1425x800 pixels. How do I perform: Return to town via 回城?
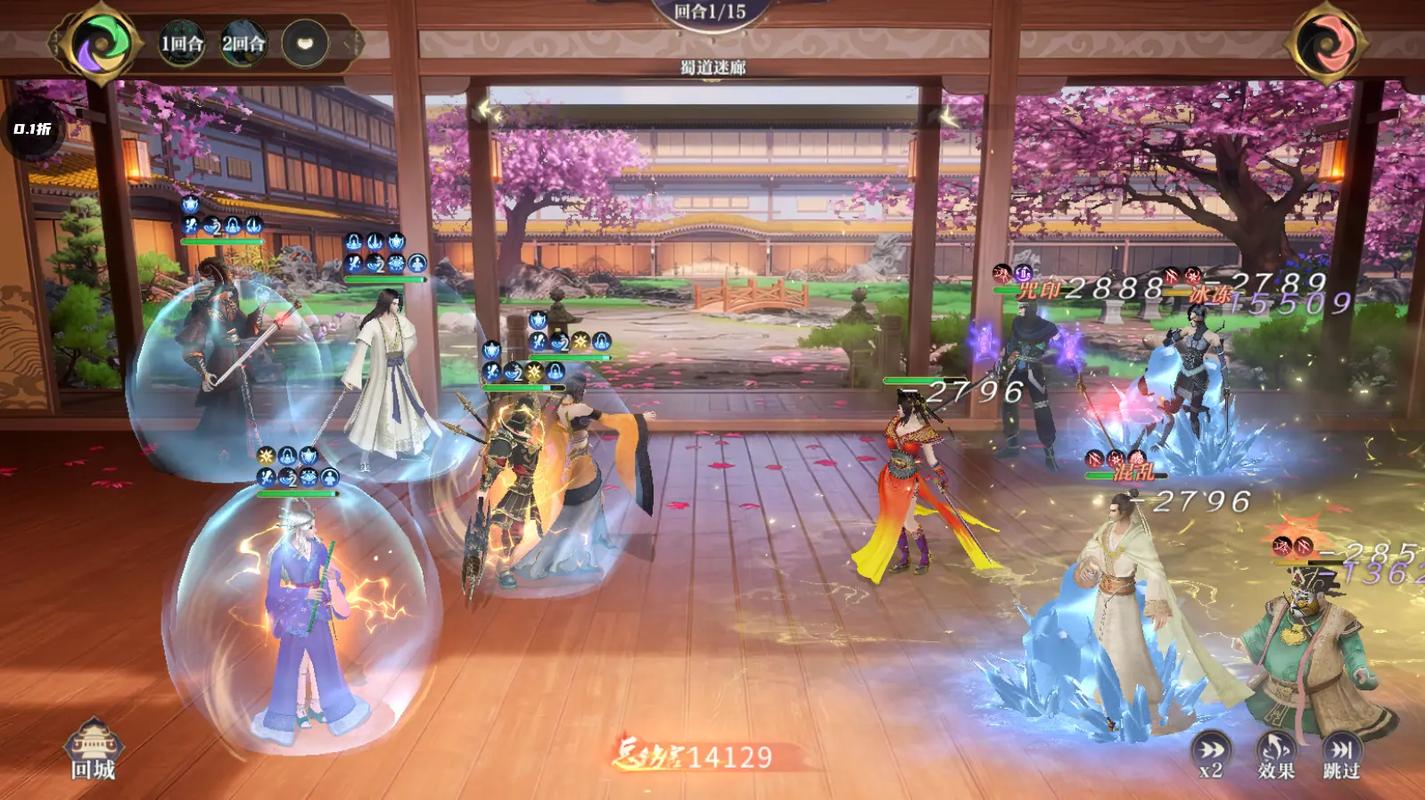[93, 748]
